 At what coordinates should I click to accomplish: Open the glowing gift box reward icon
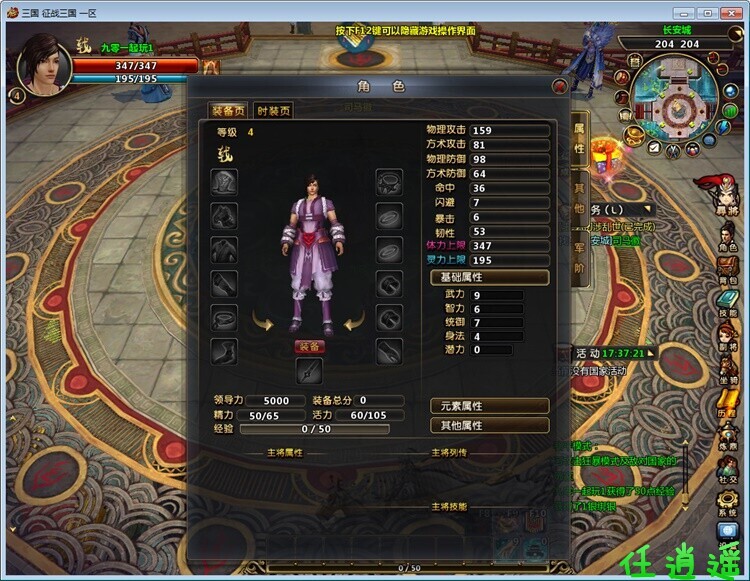tap(602, 153)
